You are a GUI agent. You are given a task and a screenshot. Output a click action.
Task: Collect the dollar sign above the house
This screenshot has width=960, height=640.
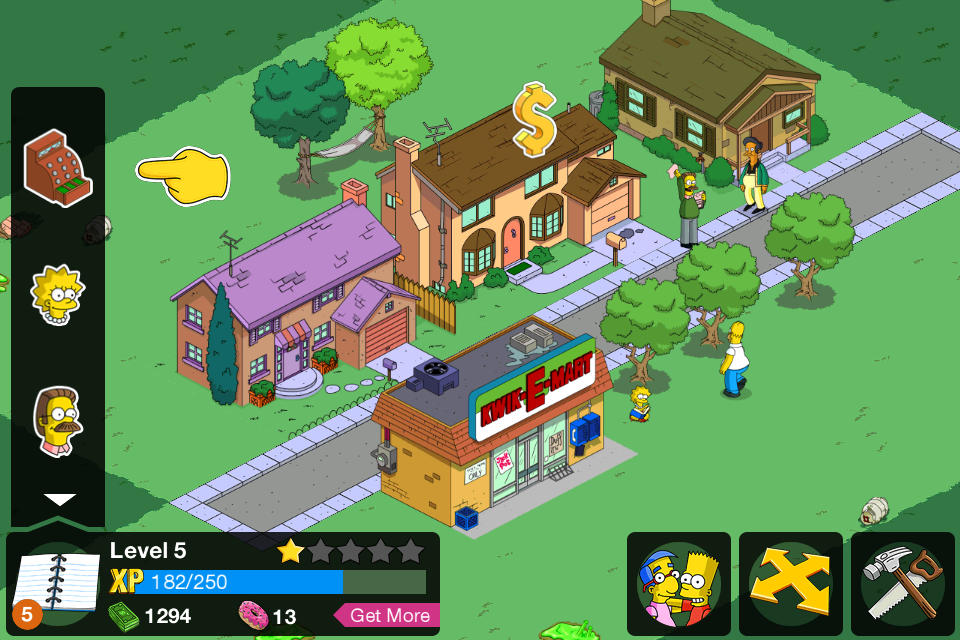pos(534,120)
